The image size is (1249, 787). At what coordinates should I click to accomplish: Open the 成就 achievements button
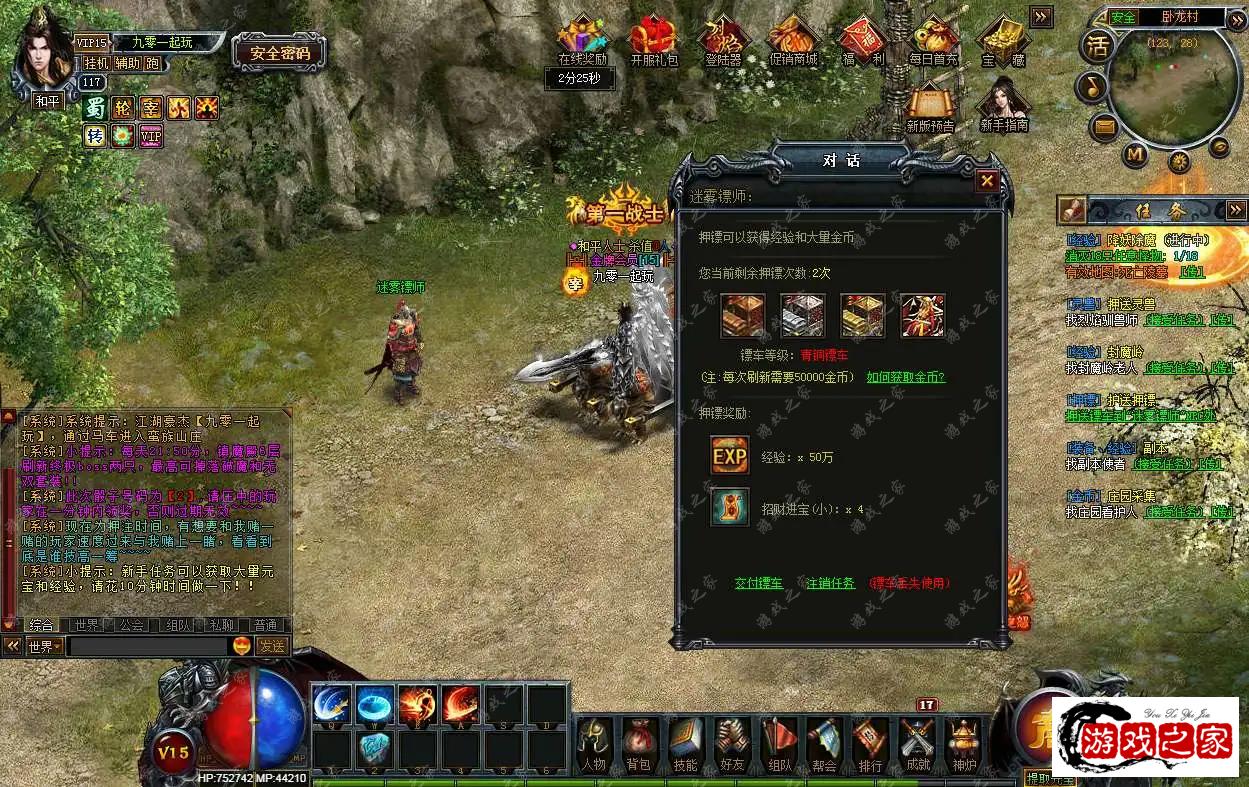[917, 744]
